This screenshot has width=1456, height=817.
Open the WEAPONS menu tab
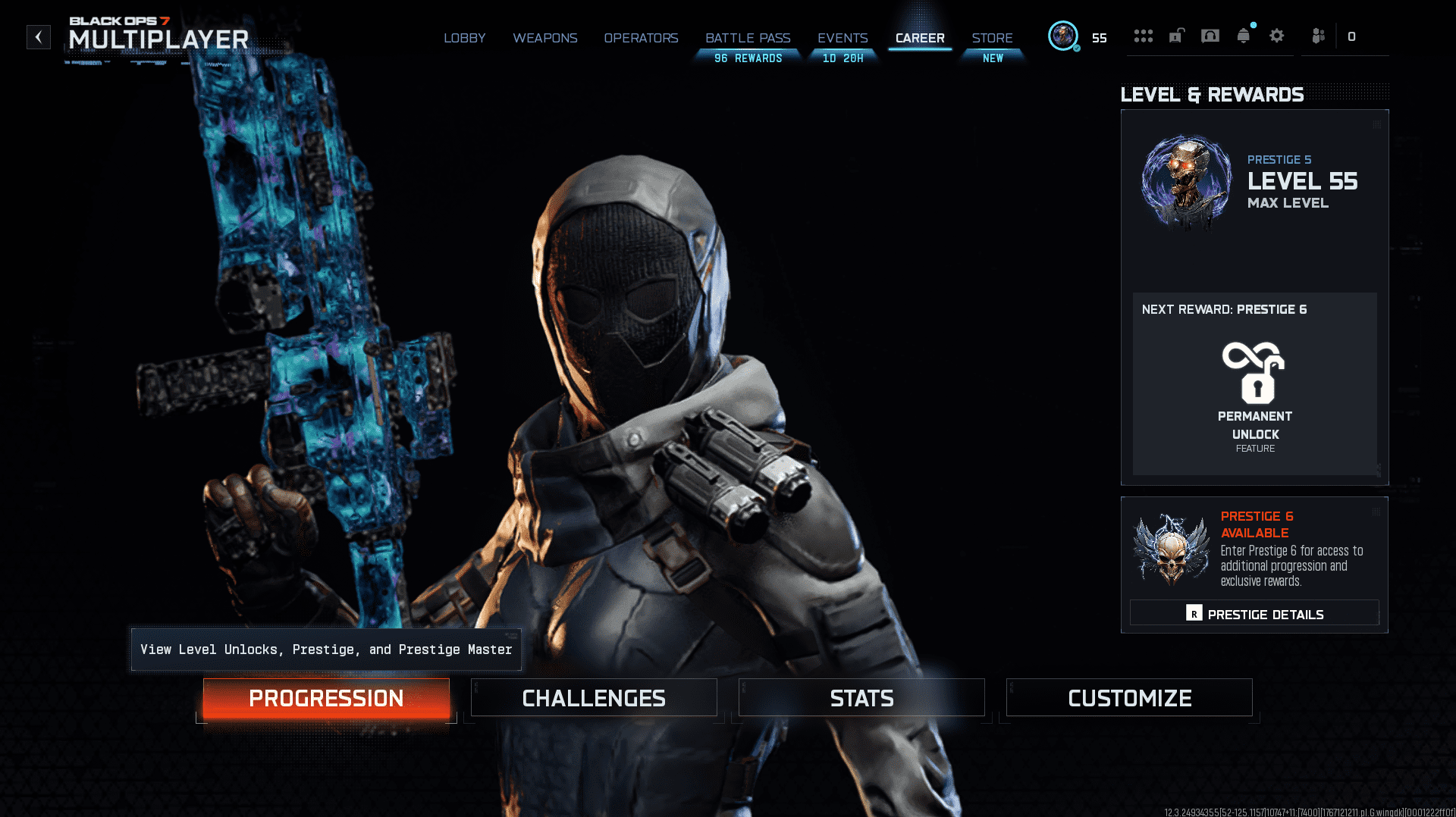click(x=545, y=38)
